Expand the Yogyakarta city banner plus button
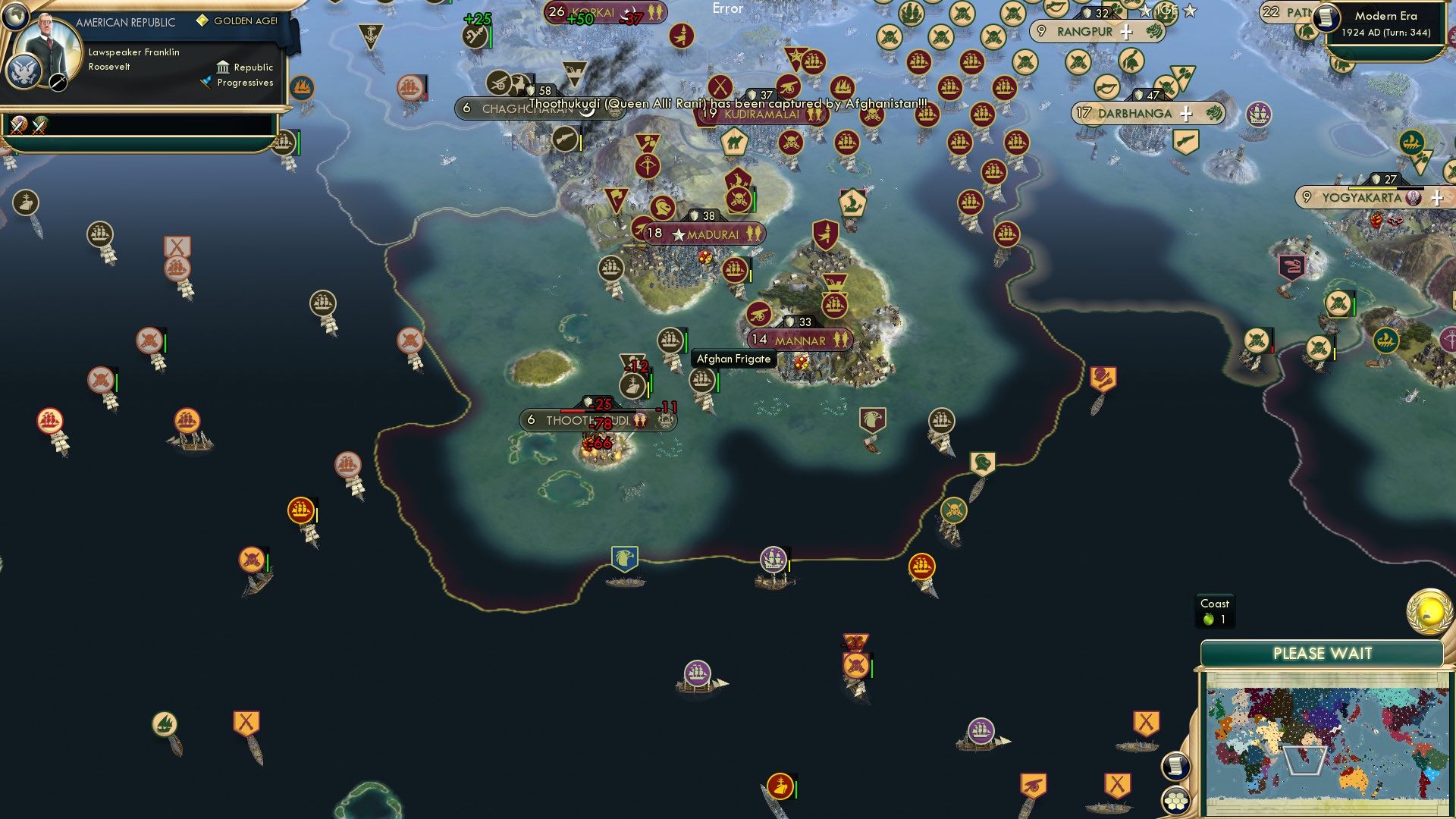Viewport: 1456px width, 819px height. point(1436,198)
